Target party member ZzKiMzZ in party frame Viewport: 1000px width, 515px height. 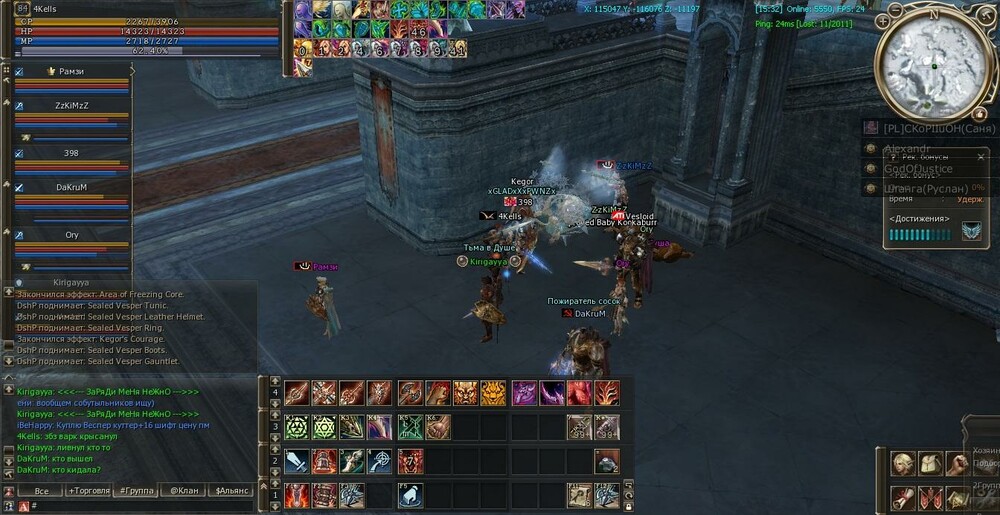(x=70, y=104)
